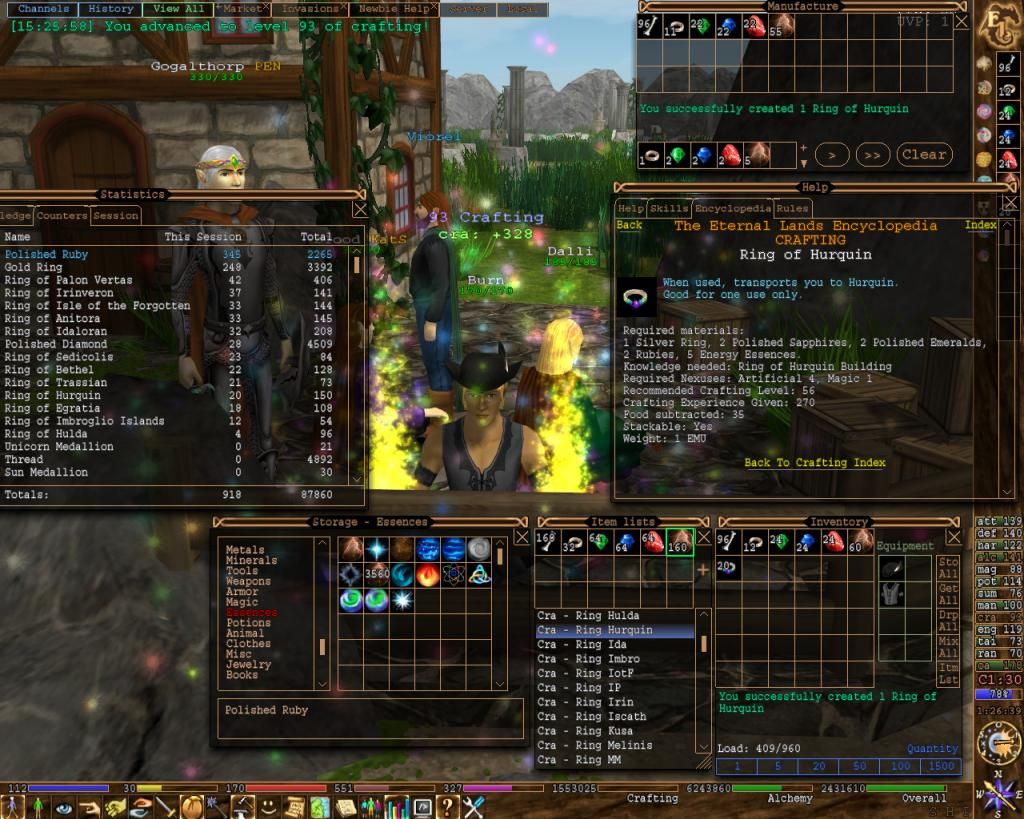
Task: Close the Storage window
Action: [521, 537]
